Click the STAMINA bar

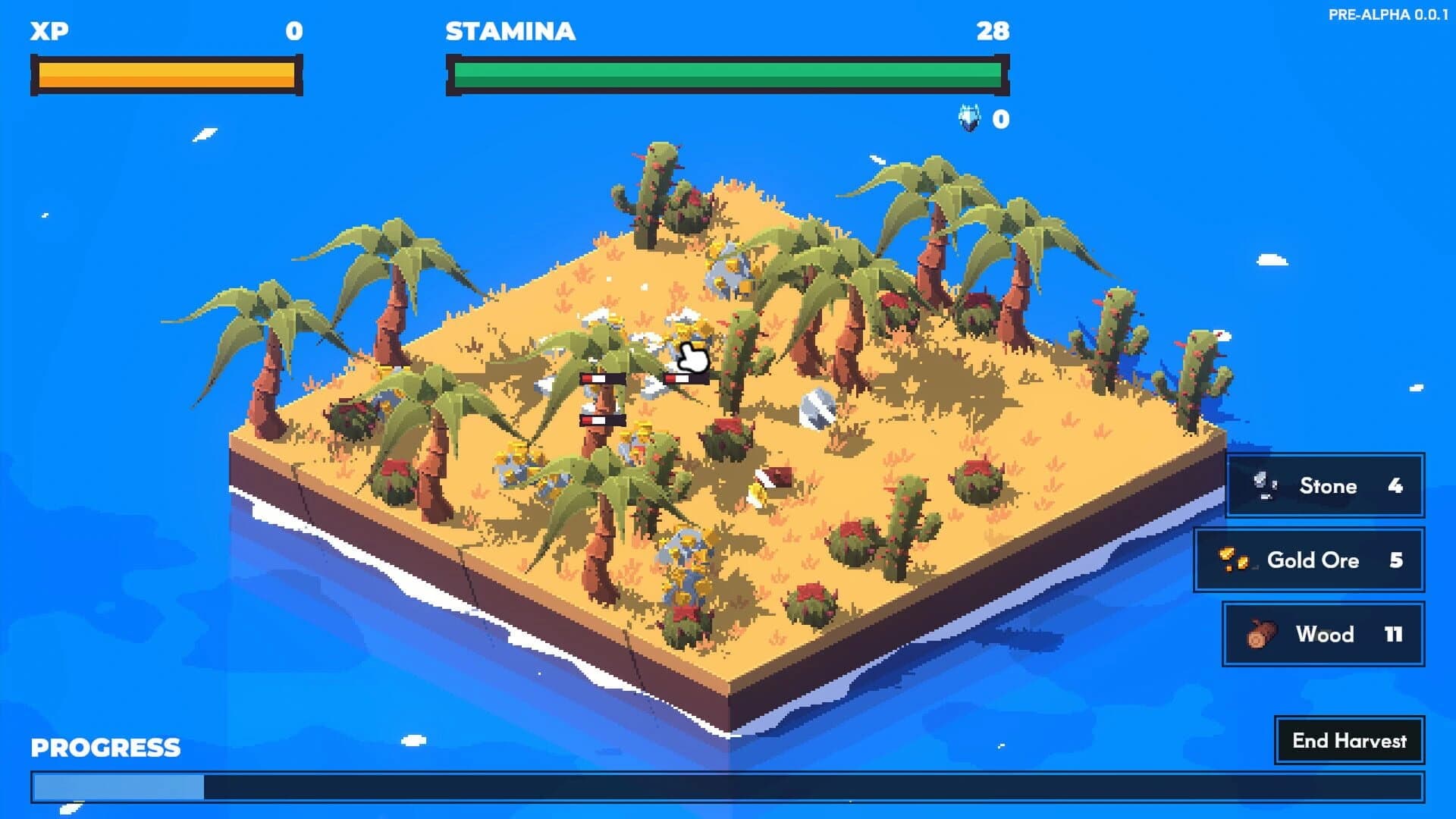point(726,74)
